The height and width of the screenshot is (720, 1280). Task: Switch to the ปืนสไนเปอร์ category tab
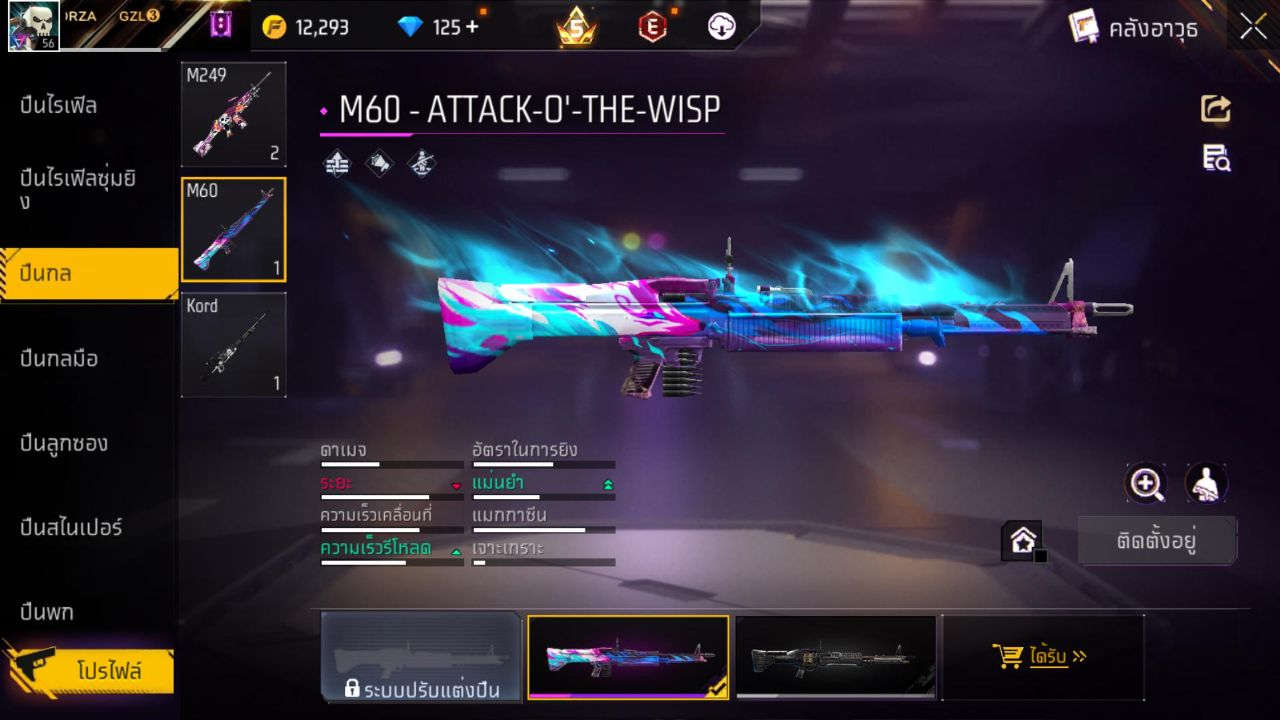click(70, 528)
